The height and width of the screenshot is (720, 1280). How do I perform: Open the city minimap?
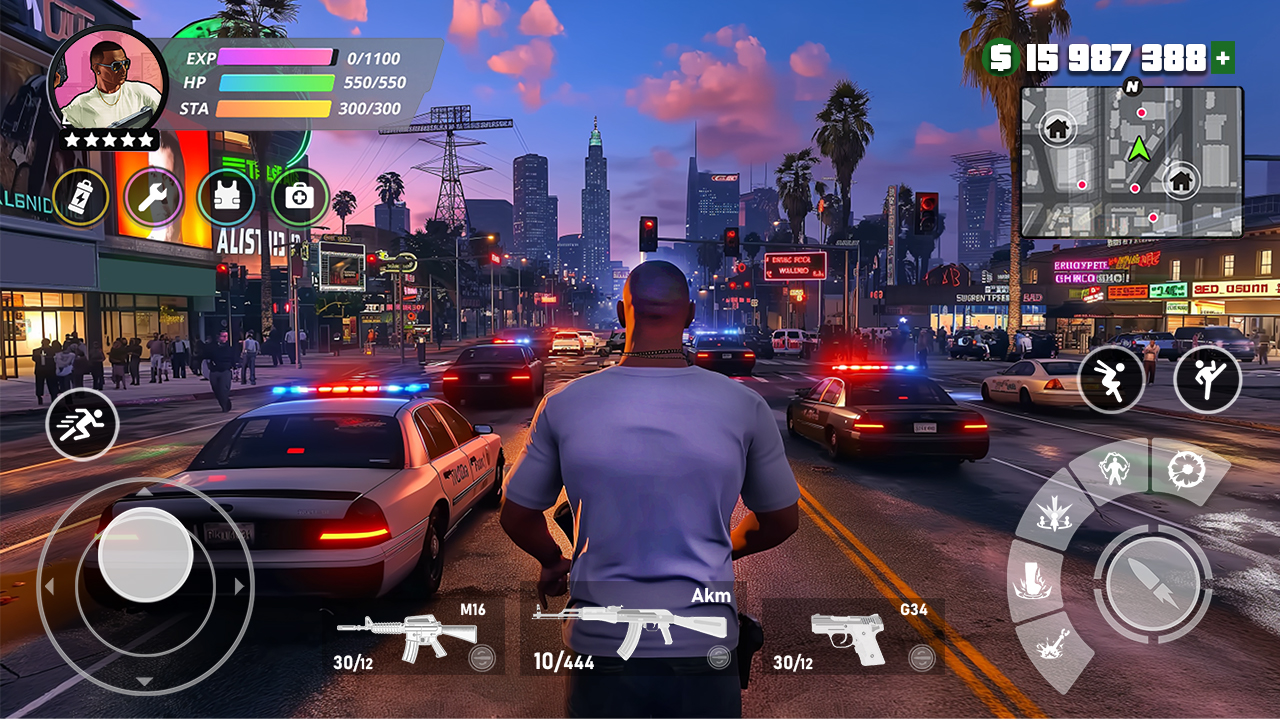(1131, 161)
